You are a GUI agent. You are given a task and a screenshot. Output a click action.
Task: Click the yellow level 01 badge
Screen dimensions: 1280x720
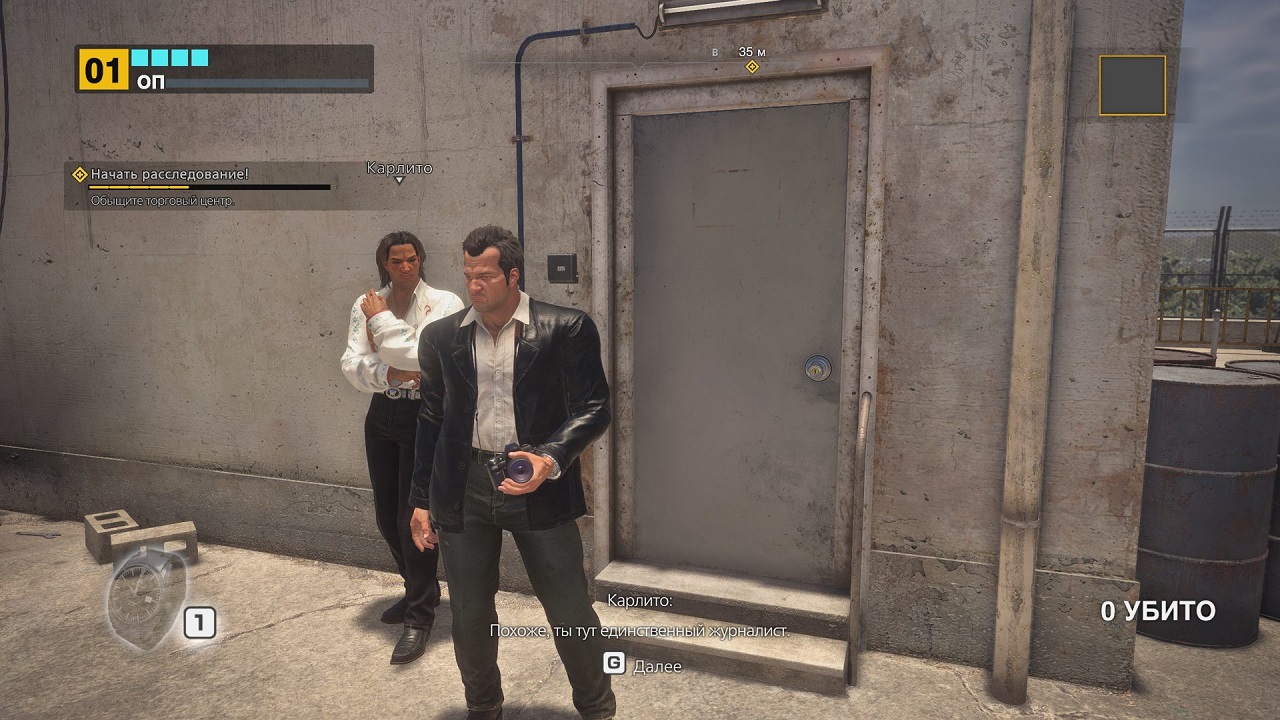point(103,70)
